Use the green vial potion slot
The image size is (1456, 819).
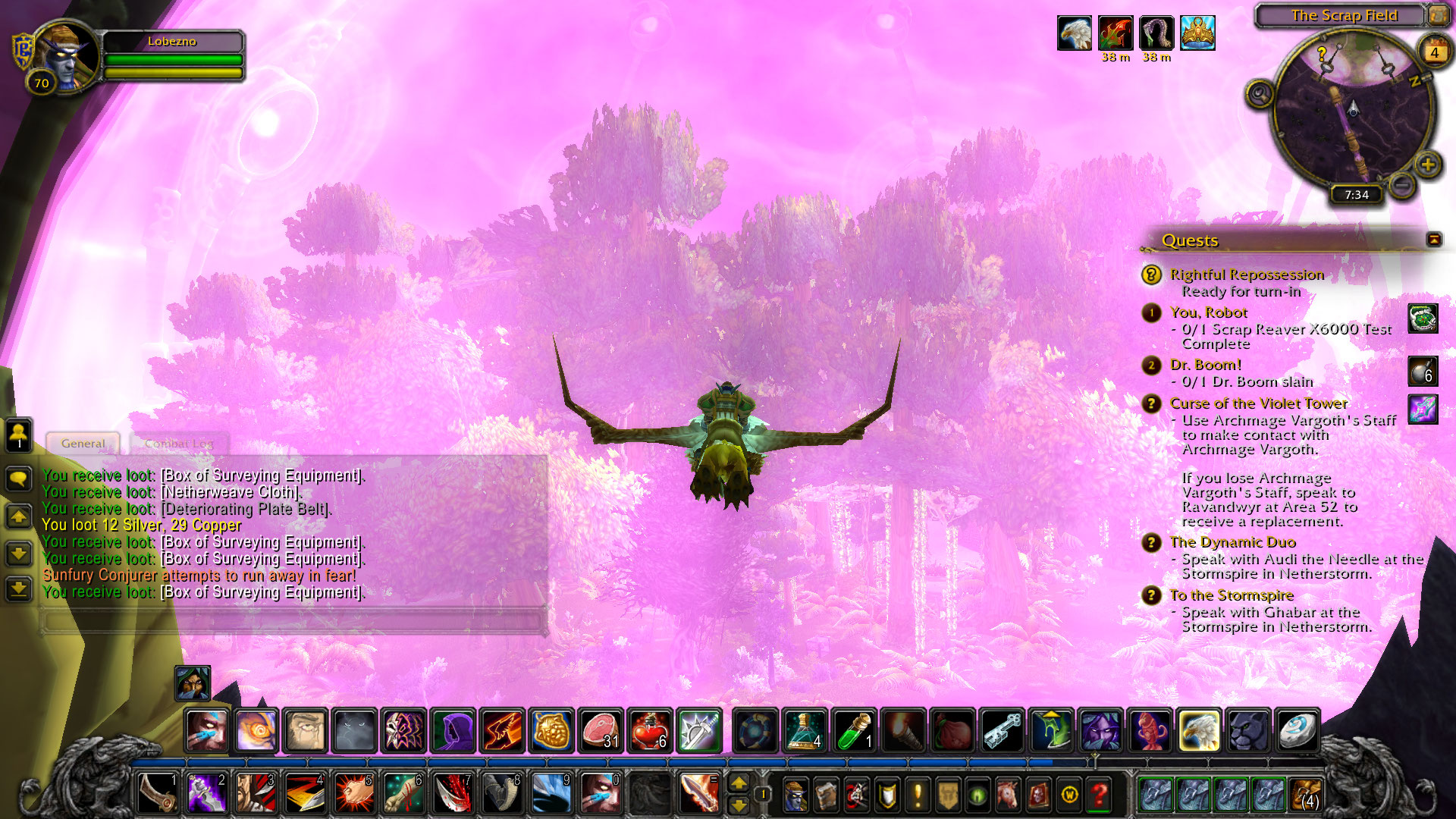click(855, 731)
